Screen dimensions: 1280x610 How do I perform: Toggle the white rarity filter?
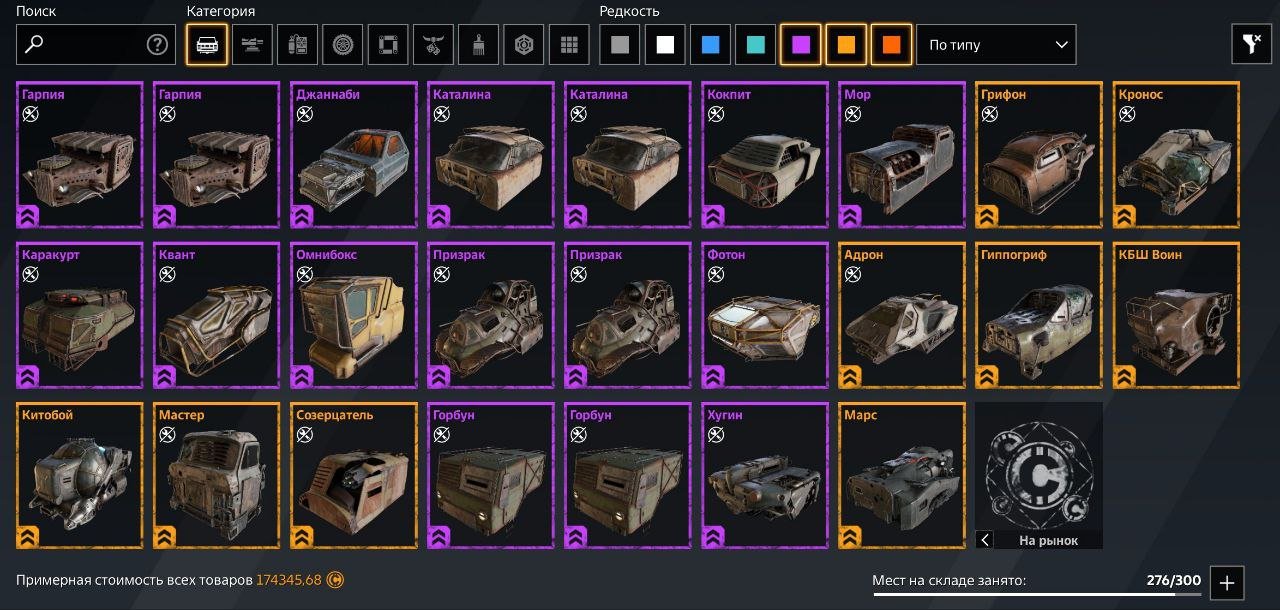[x=665, y=45]
